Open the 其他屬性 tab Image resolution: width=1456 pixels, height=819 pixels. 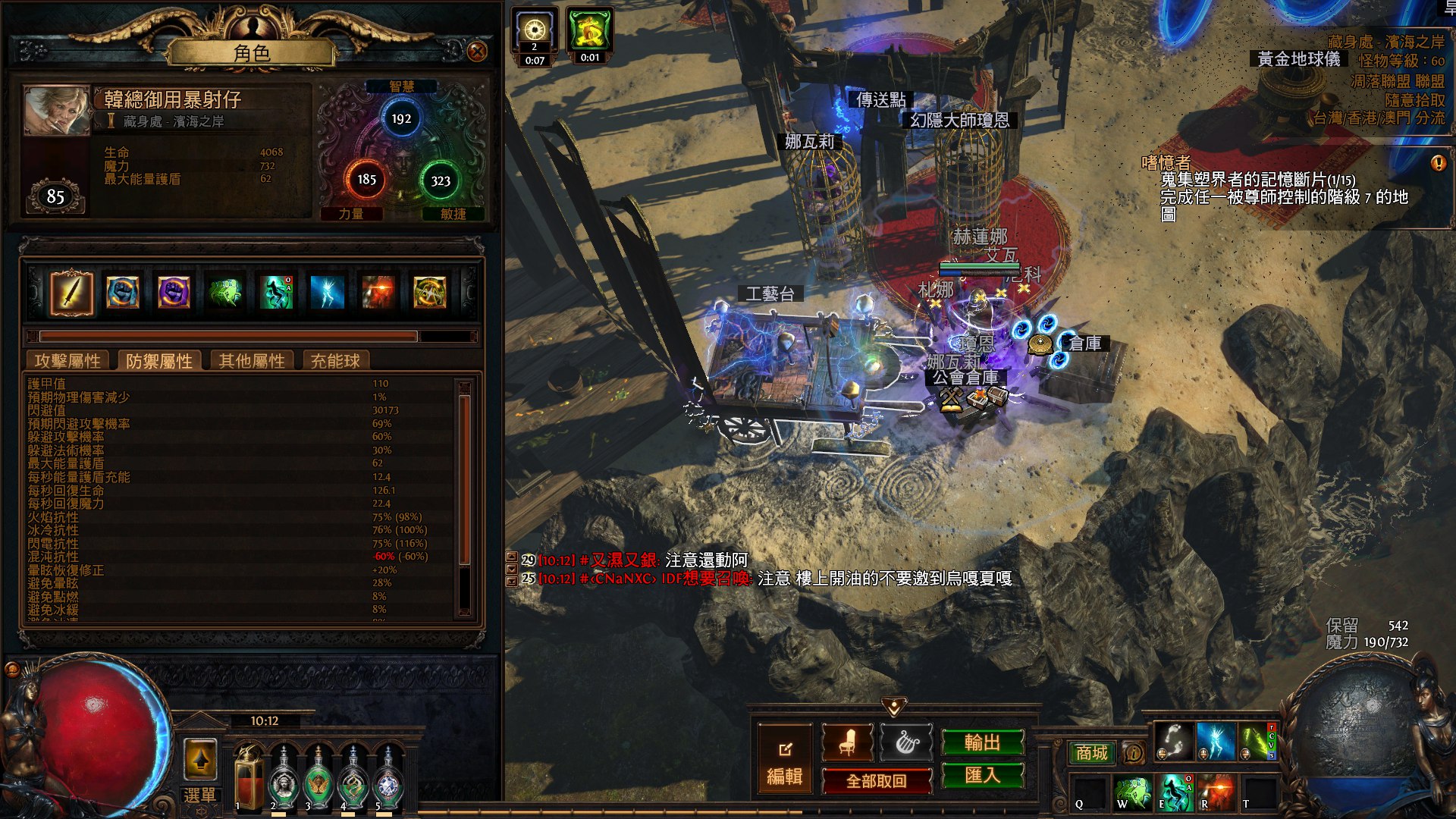pos(252,361)
